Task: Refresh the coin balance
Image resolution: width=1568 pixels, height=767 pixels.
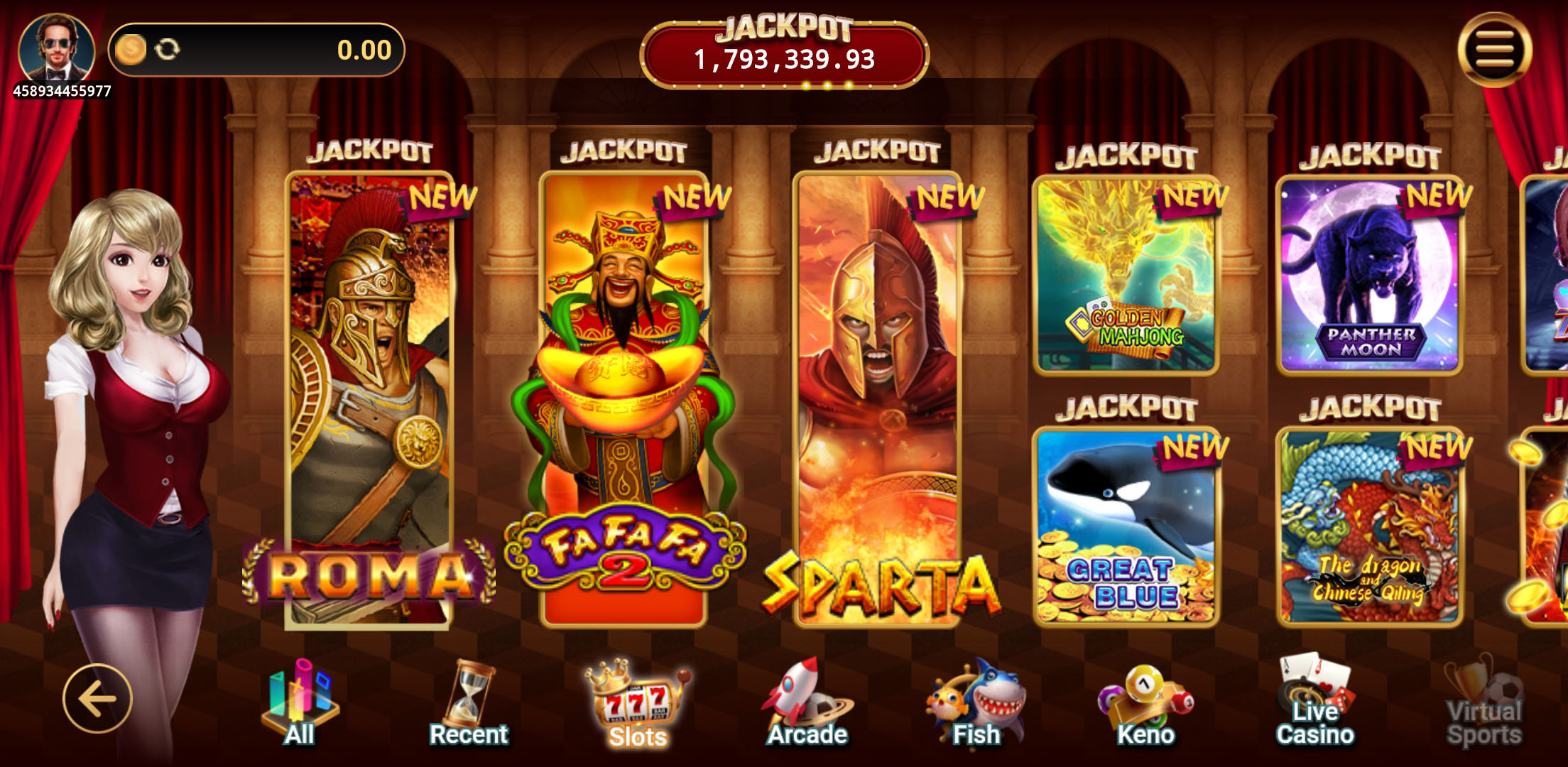Action: click(168, 50)
